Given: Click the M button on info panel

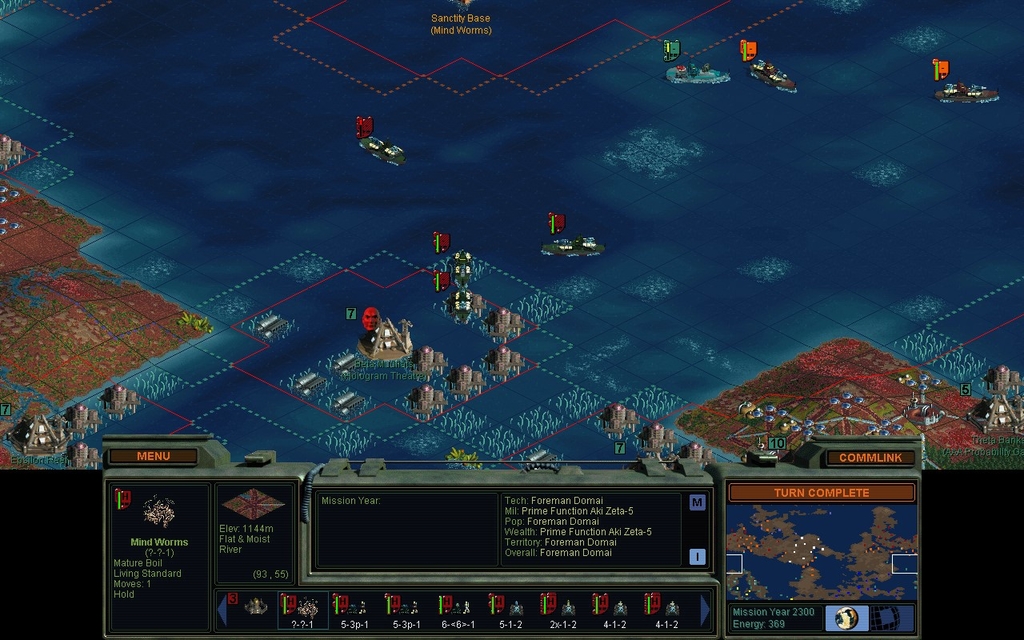Looking at the screenshot, I should (697, 503).
